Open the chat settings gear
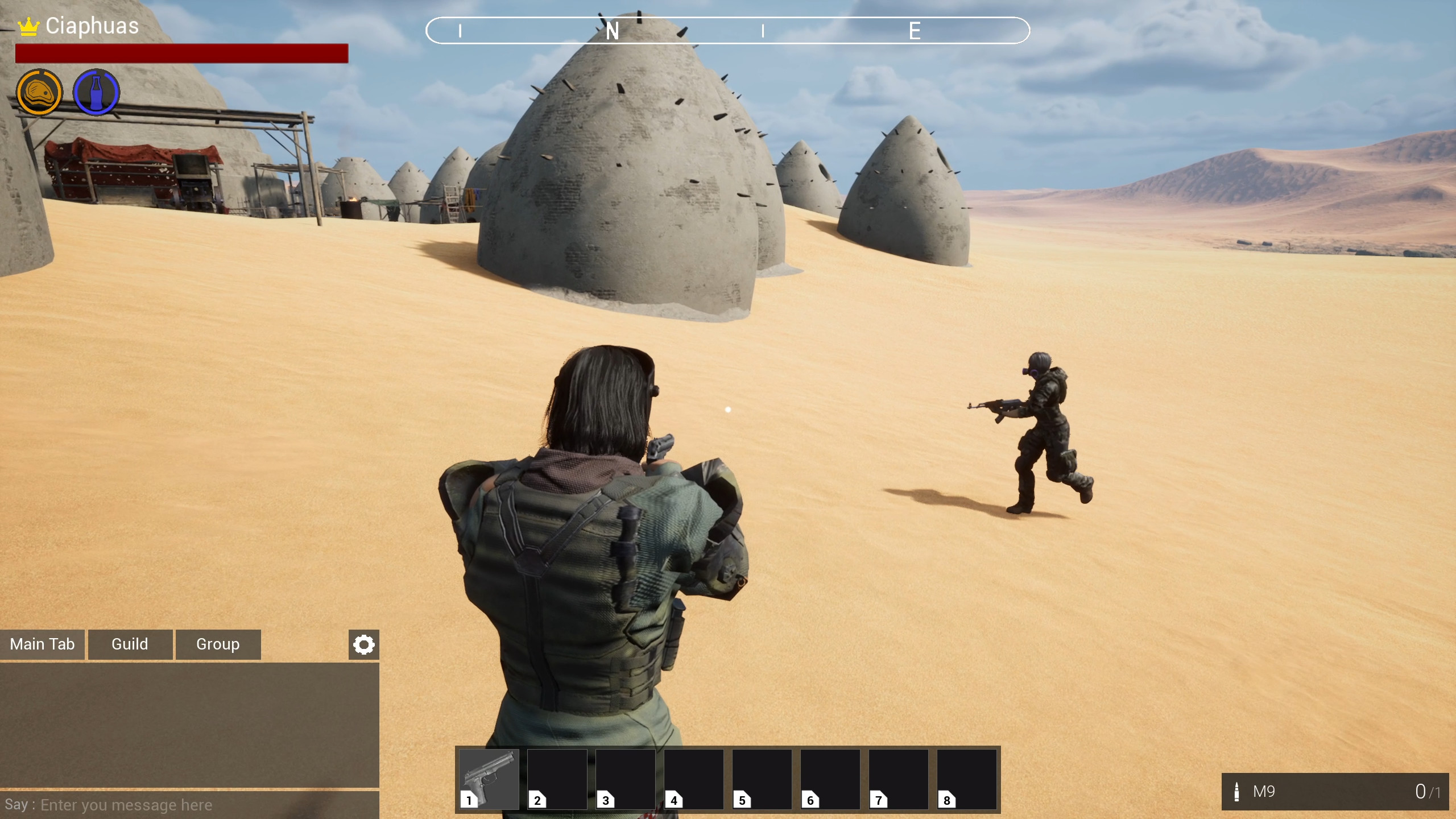Viewport: 1456px width, 819px height. (x=362, y=644)
